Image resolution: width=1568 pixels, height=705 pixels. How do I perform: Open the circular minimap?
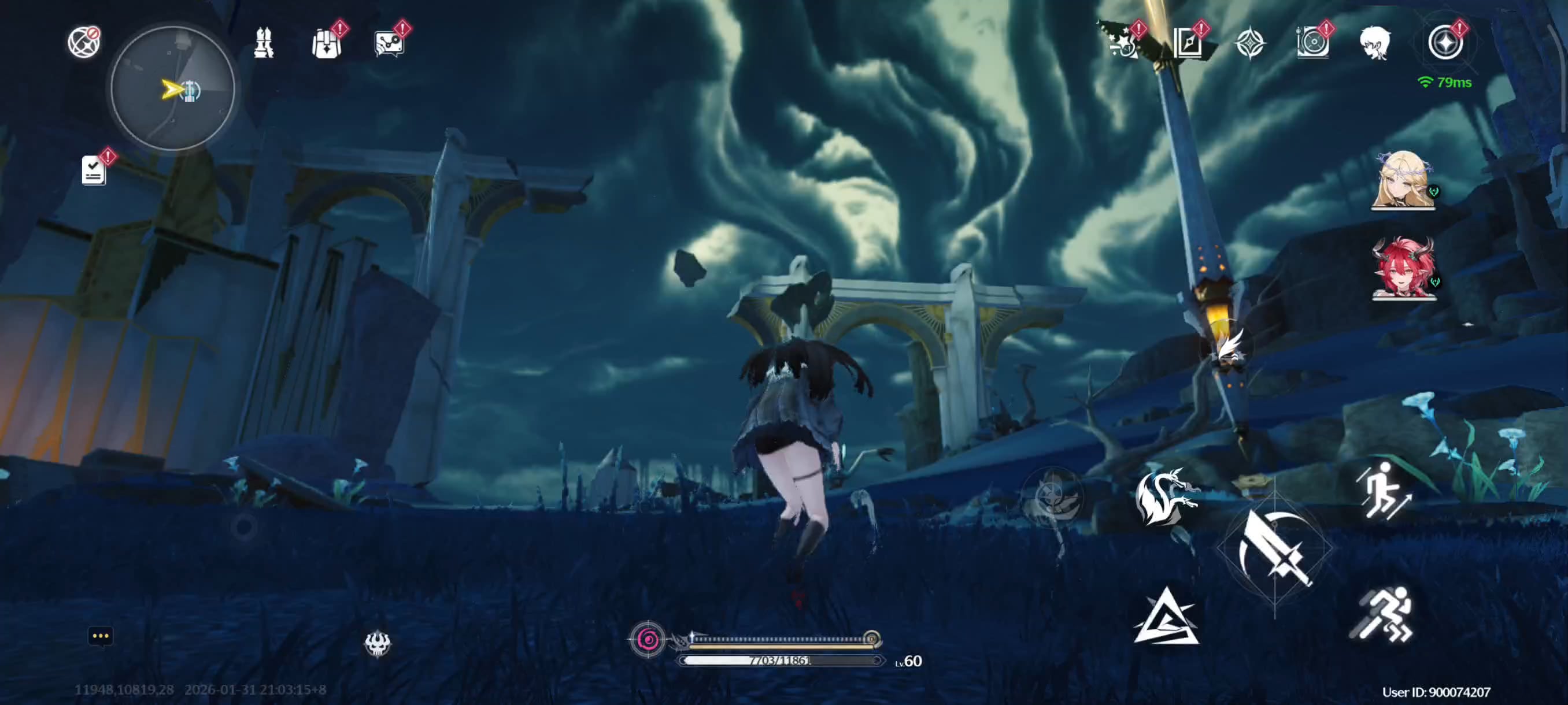pos(173,90)
